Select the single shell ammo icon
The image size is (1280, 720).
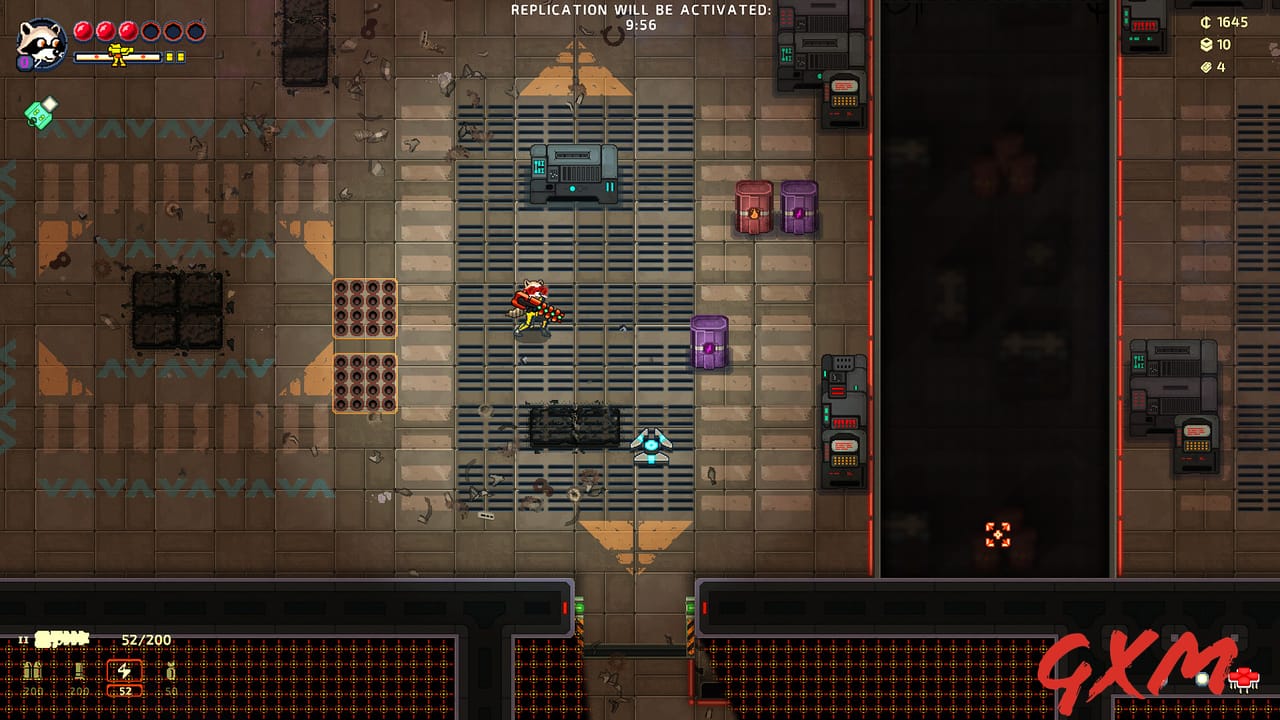click(78, 671)
